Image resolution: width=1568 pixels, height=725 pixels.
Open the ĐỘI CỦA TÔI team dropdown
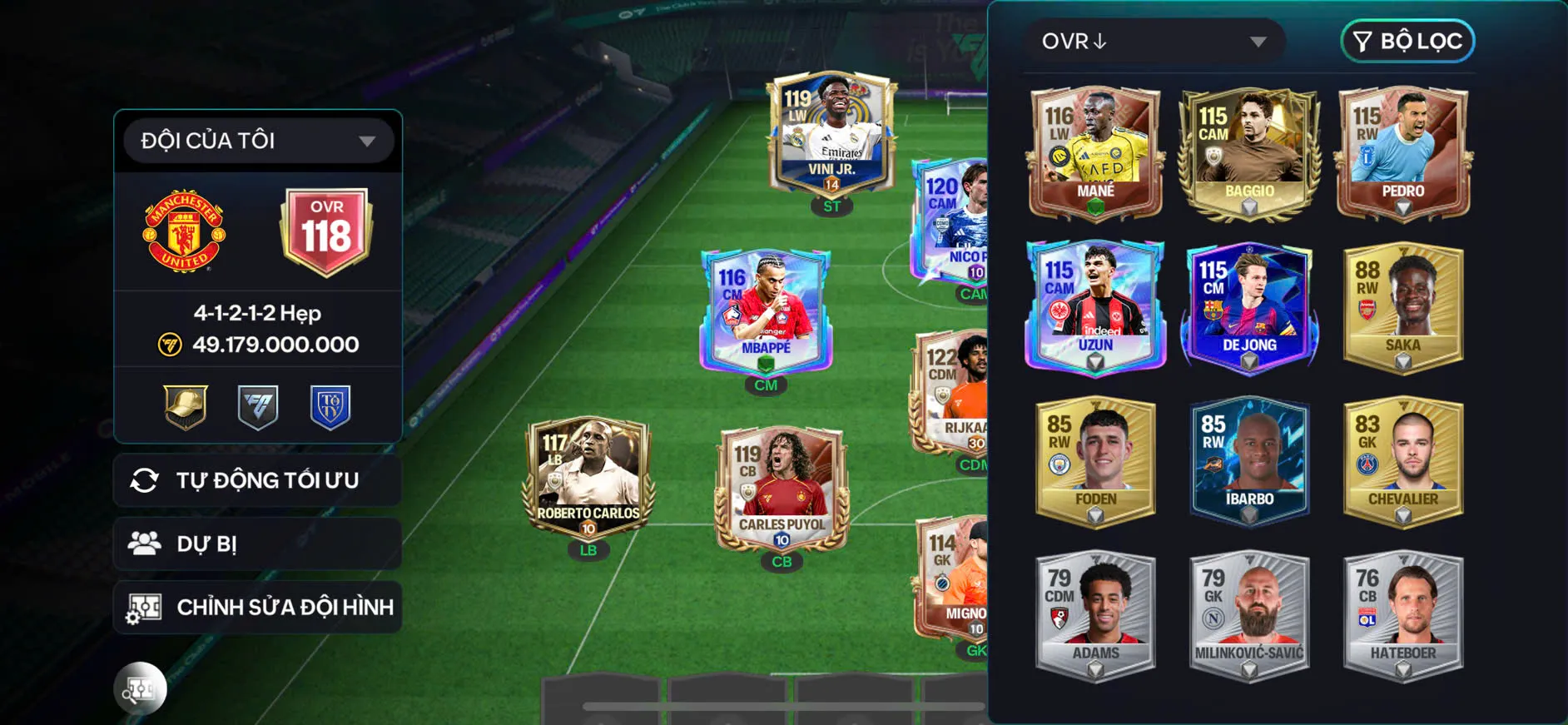(258, 141)
